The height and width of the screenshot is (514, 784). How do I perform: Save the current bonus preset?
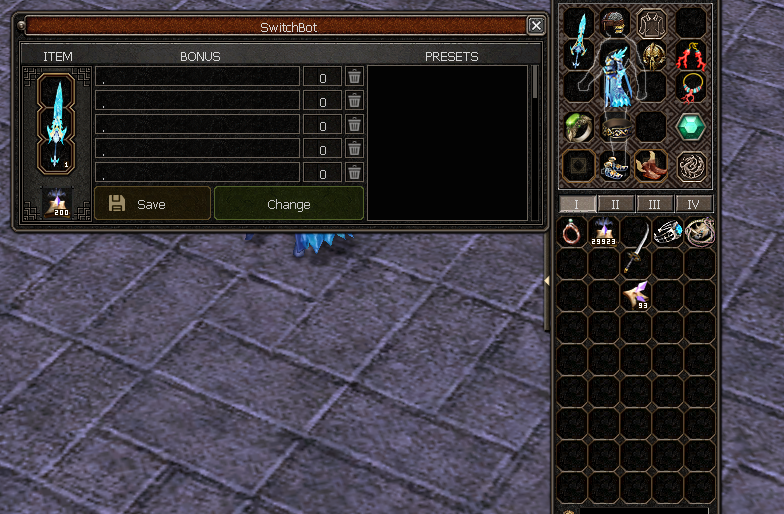tap(152, 204)
